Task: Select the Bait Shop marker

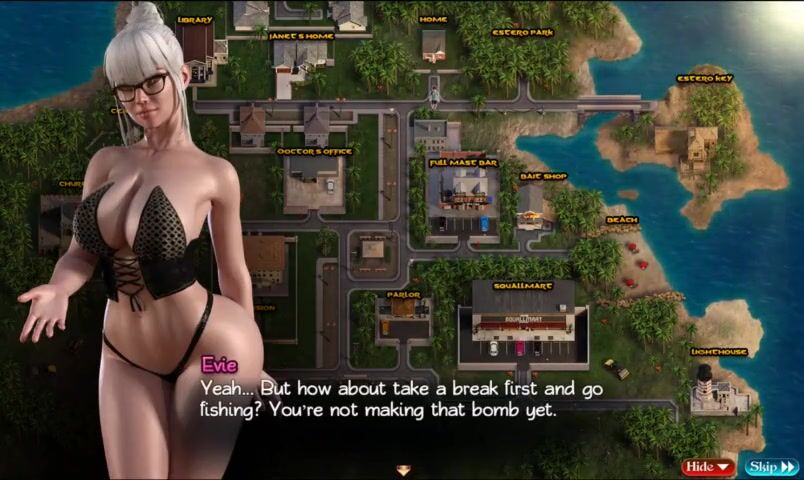Action: click(x=543, y=177)
